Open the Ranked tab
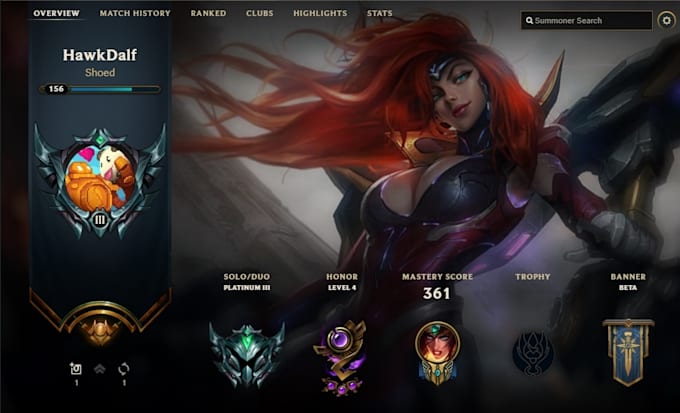 tap(208, 14)
